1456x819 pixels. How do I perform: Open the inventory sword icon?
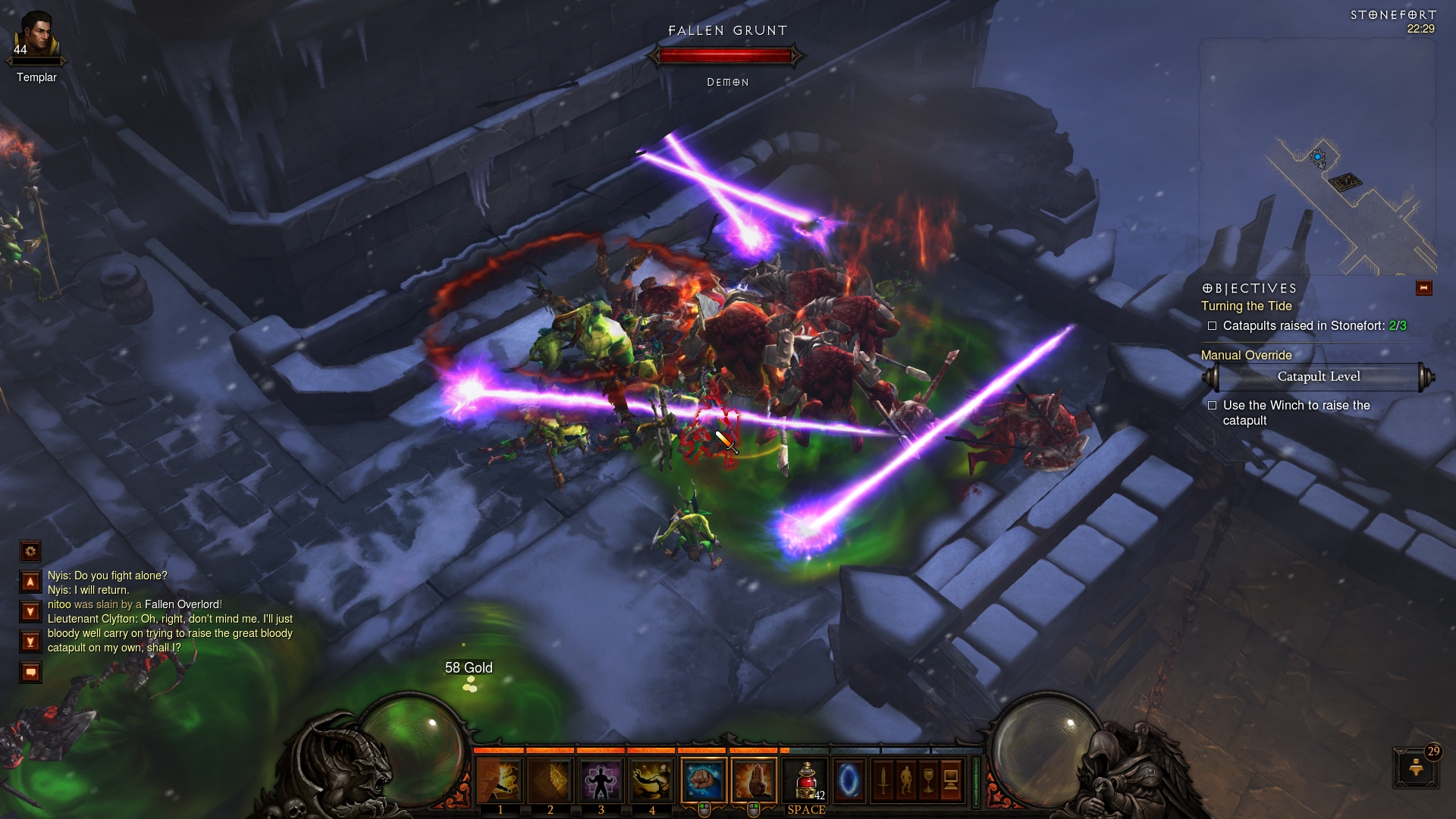click(x=883, y=780)
